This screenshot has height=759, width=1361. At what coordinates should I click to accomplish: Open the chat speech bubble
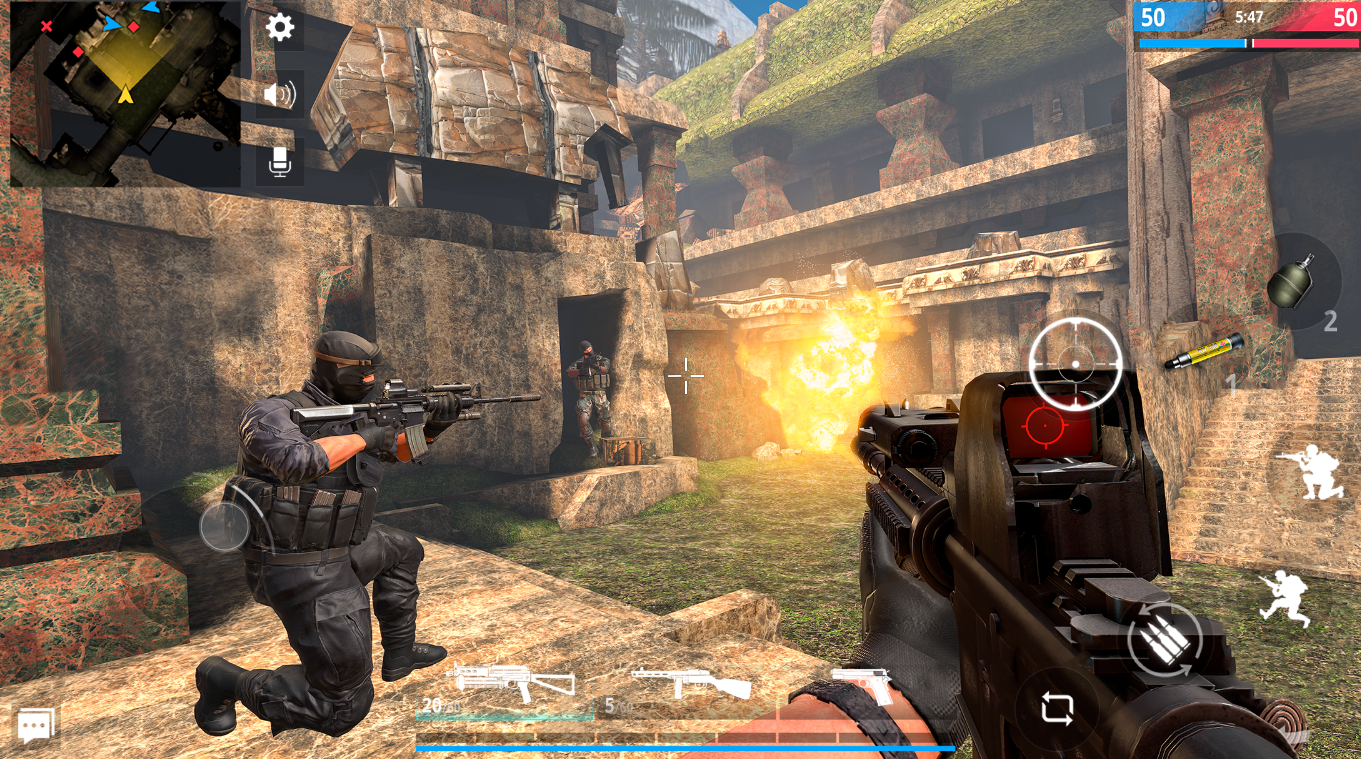point(35,725)
